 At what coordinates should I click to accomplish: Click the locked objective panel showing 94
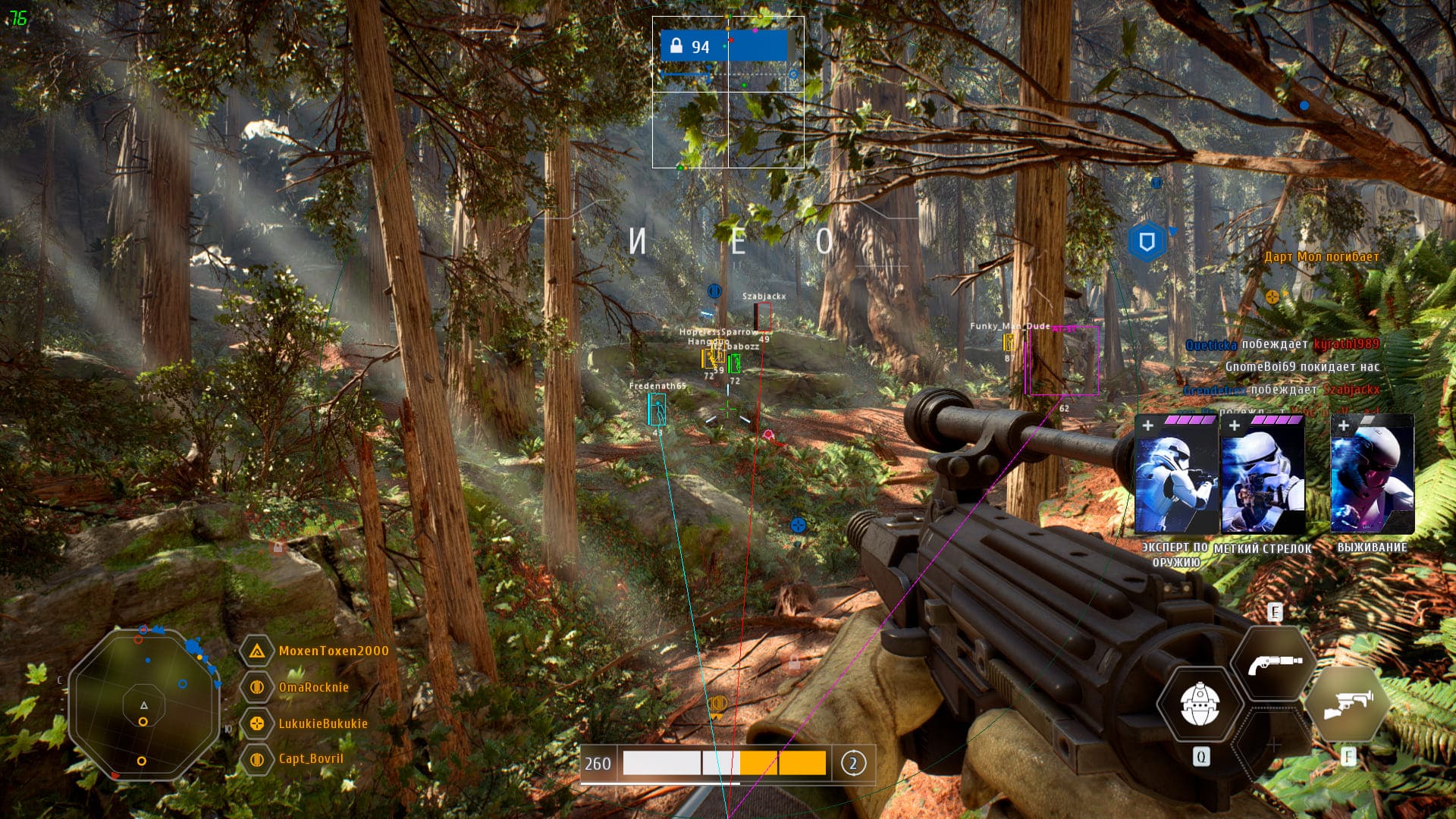pos(723,46)
